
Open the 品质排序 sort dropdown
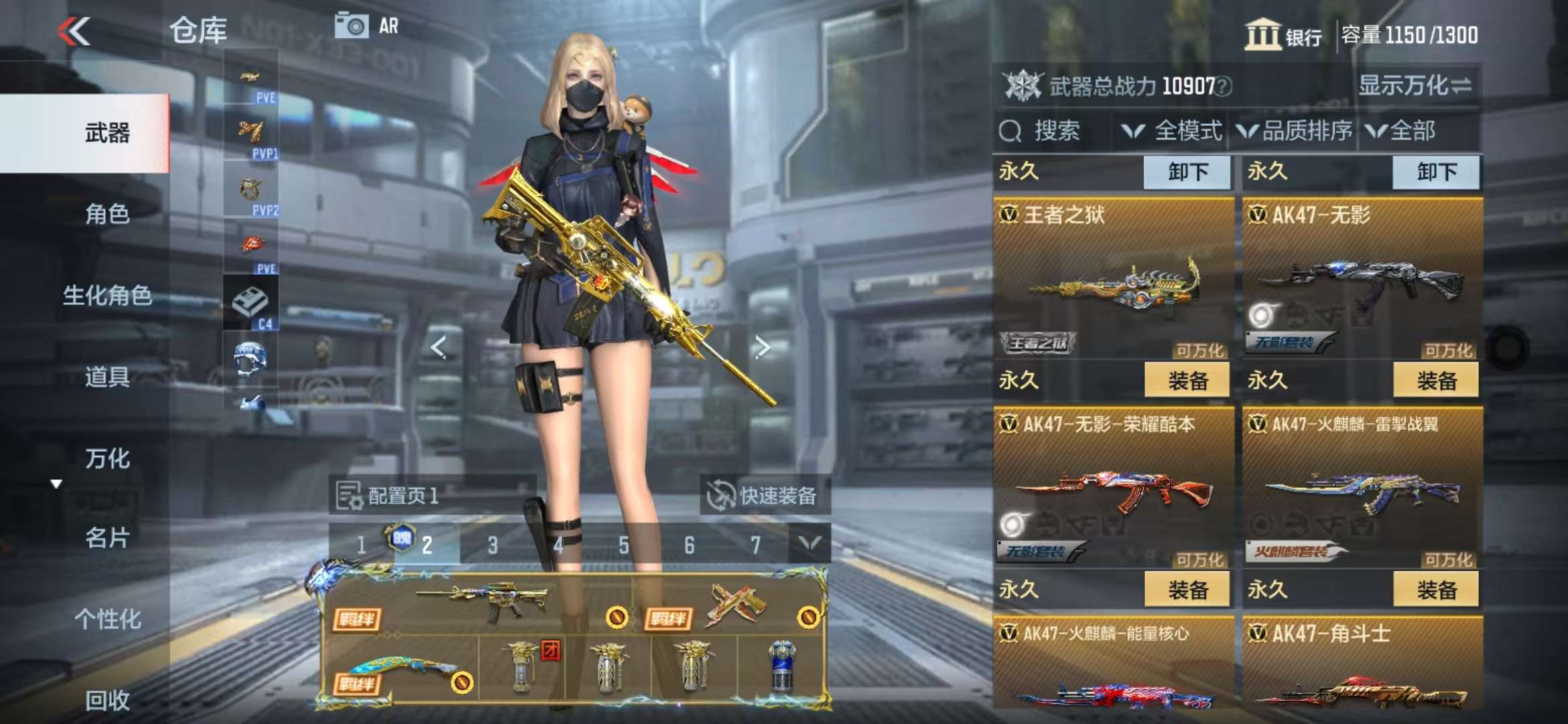tap(1295, 131)
